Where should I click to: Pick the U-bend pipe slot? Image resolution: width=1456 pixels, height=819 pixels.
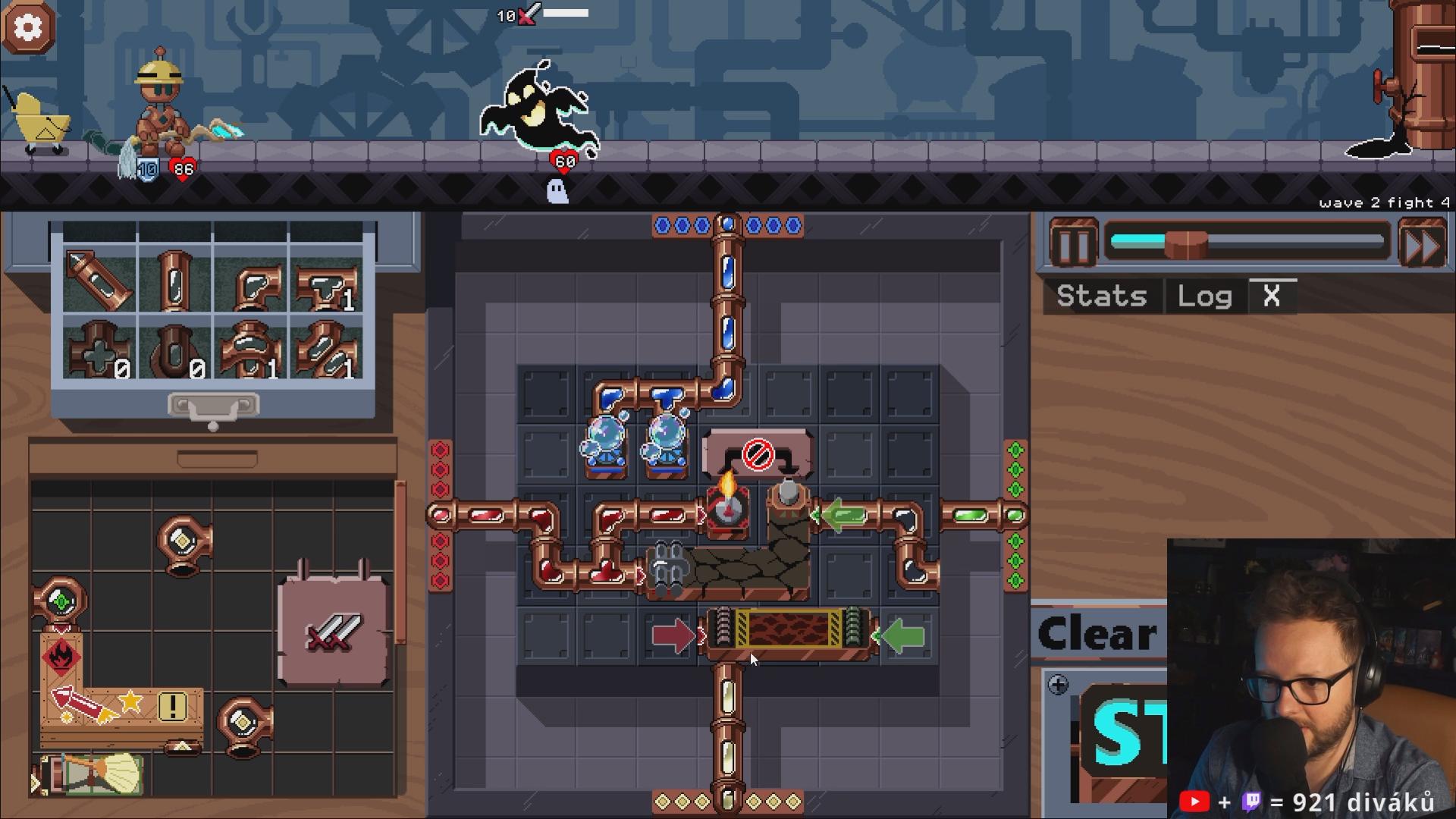click(174, 350)
